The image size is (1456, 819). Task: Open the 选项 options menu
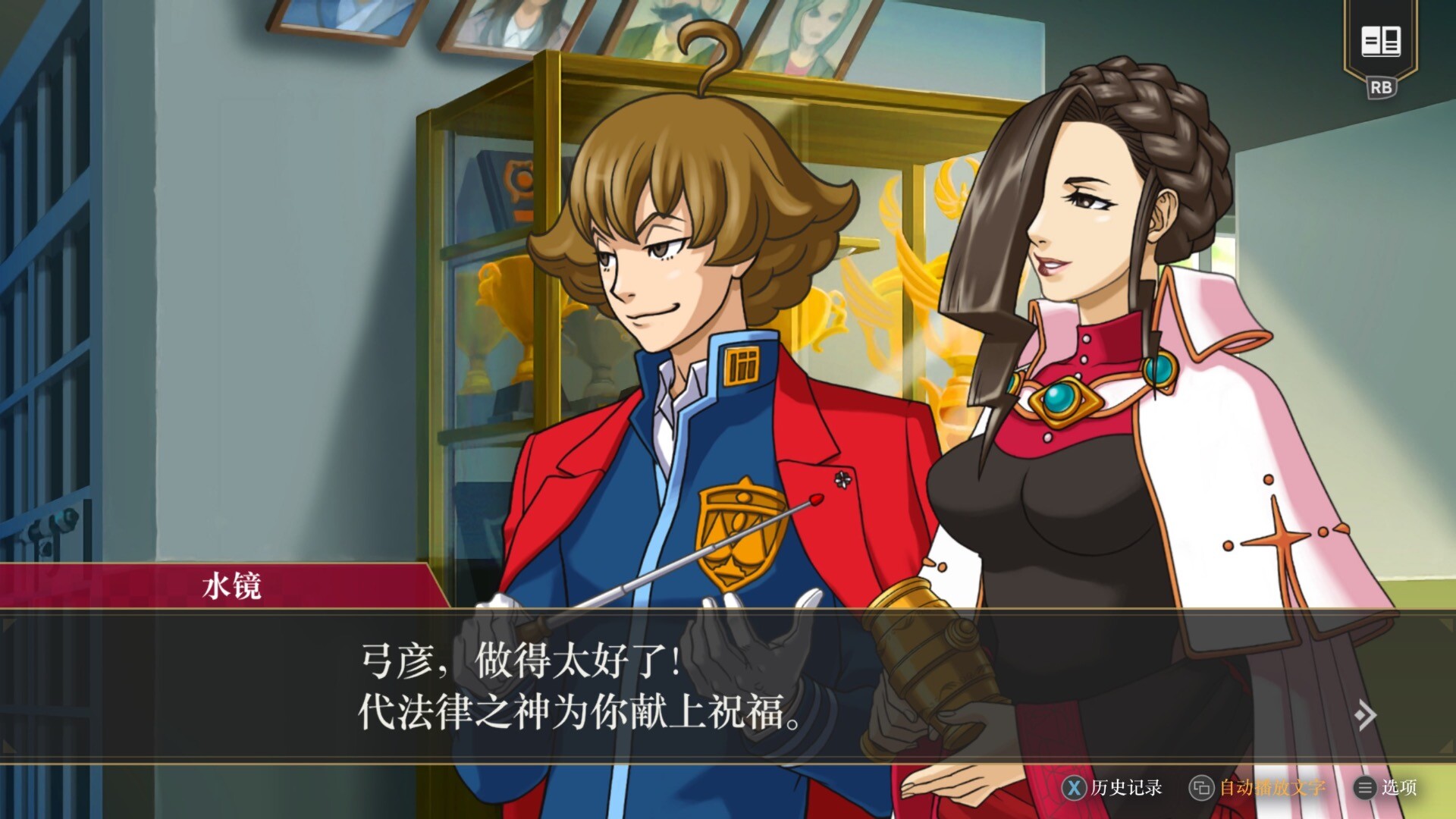pyautogui.click(x=1386, y=788)
